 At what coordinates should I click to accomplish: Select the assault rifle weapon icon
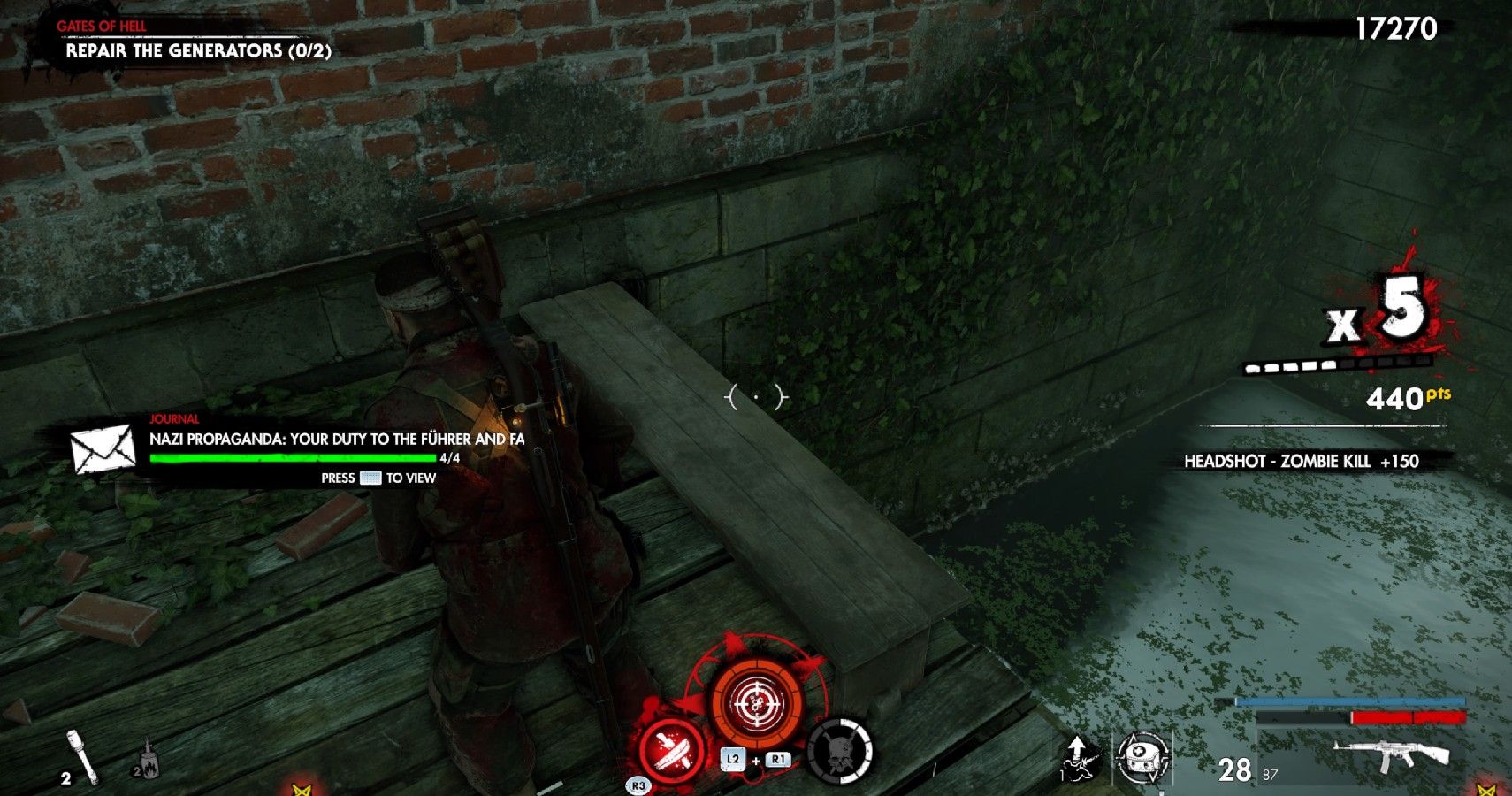point(1394,754)
